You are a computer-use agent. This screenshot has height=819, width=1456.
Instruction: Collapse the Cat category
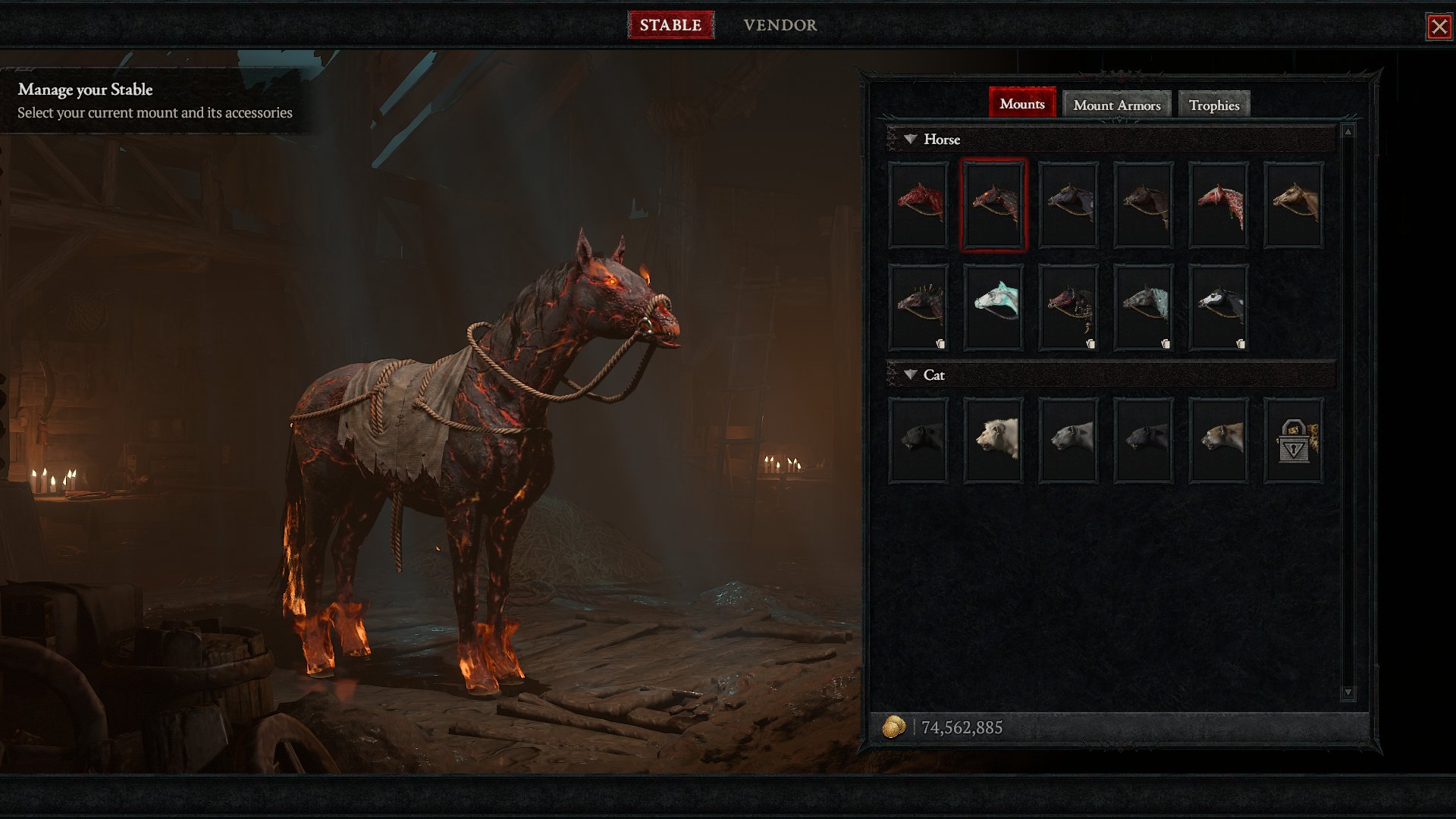911,375
